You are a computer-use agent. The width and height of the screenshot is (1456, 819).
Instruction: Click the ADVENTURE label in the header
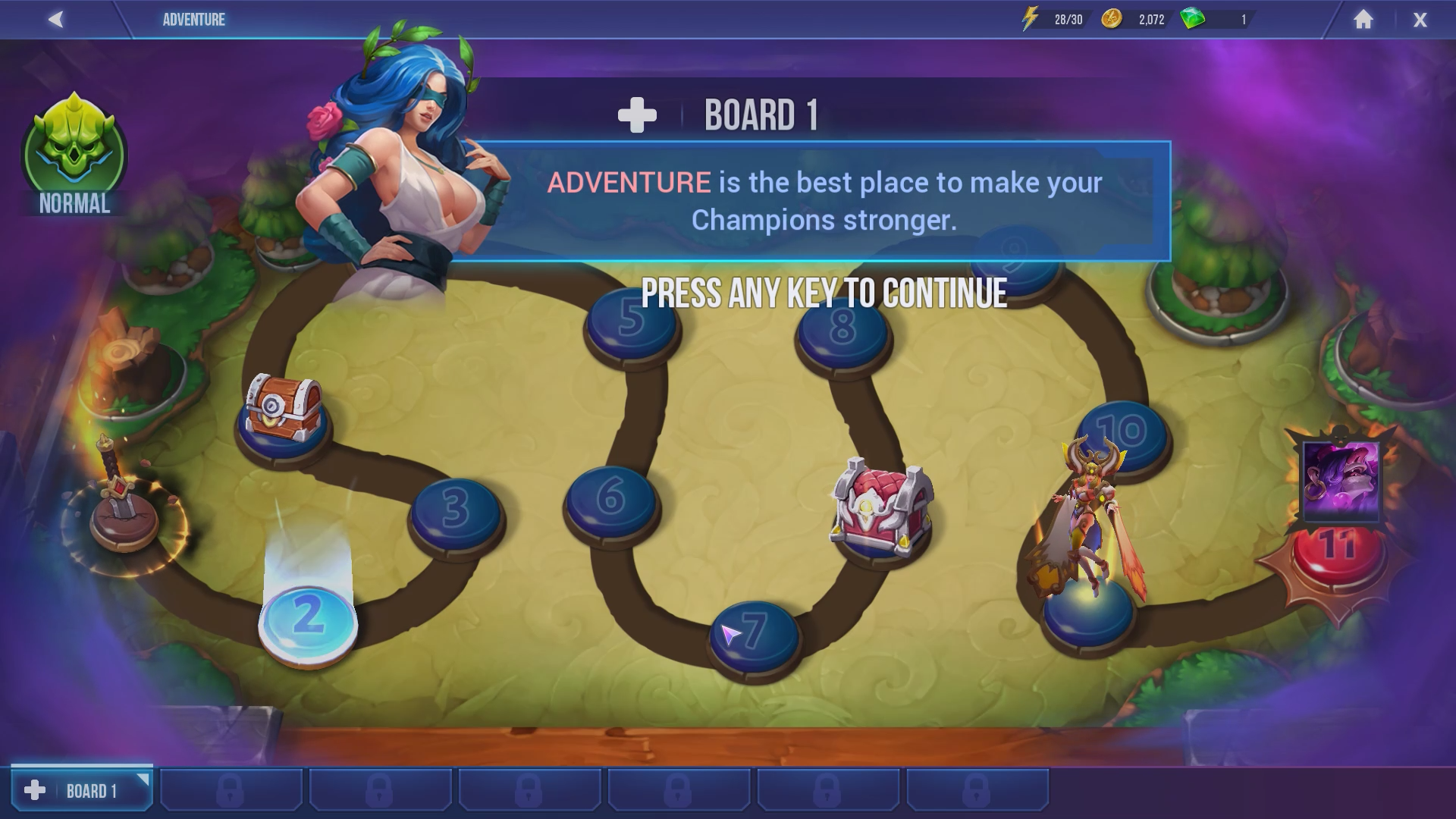(193, 19)
